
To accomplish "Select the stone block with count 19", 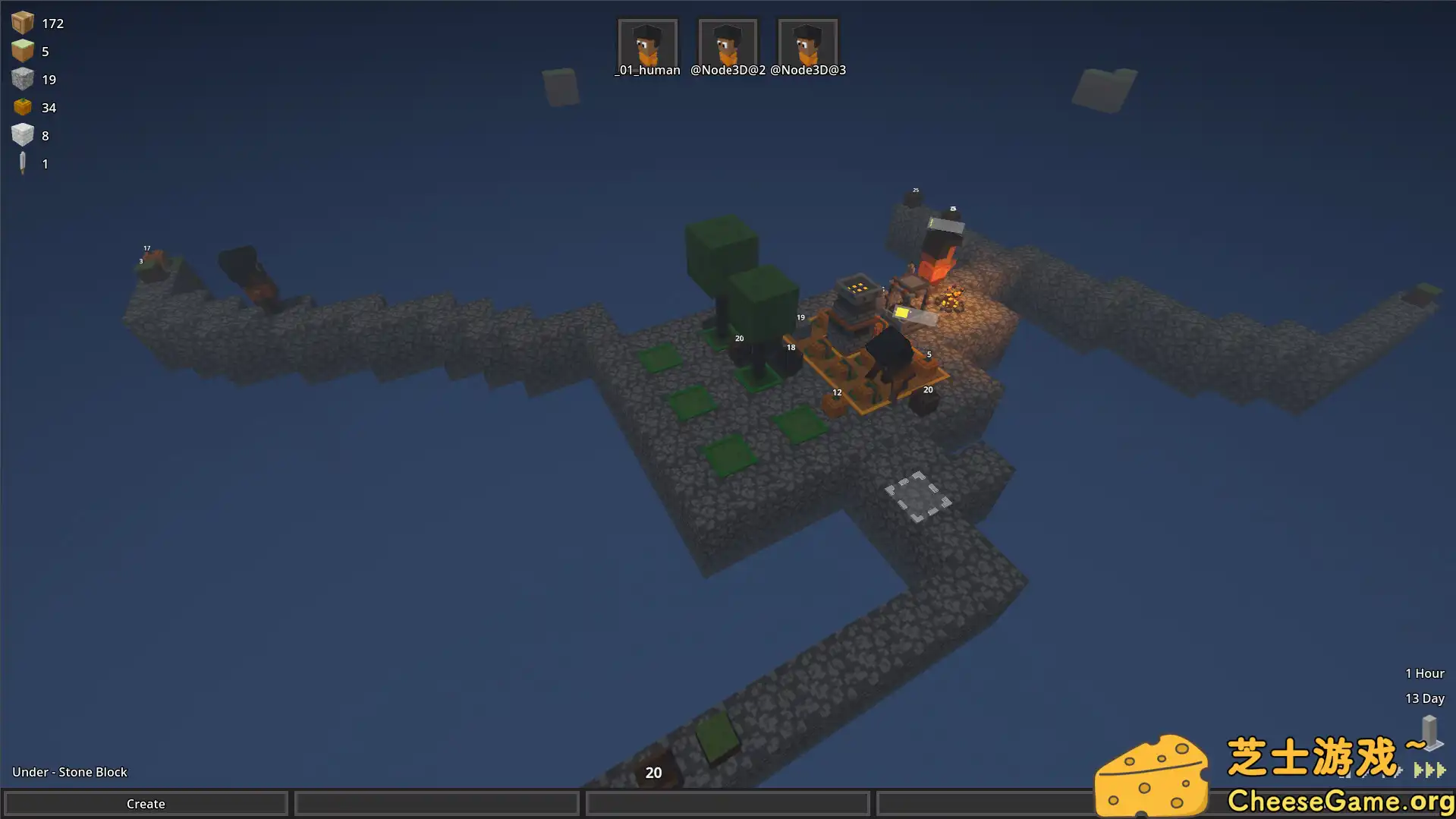I will (23, 79).
